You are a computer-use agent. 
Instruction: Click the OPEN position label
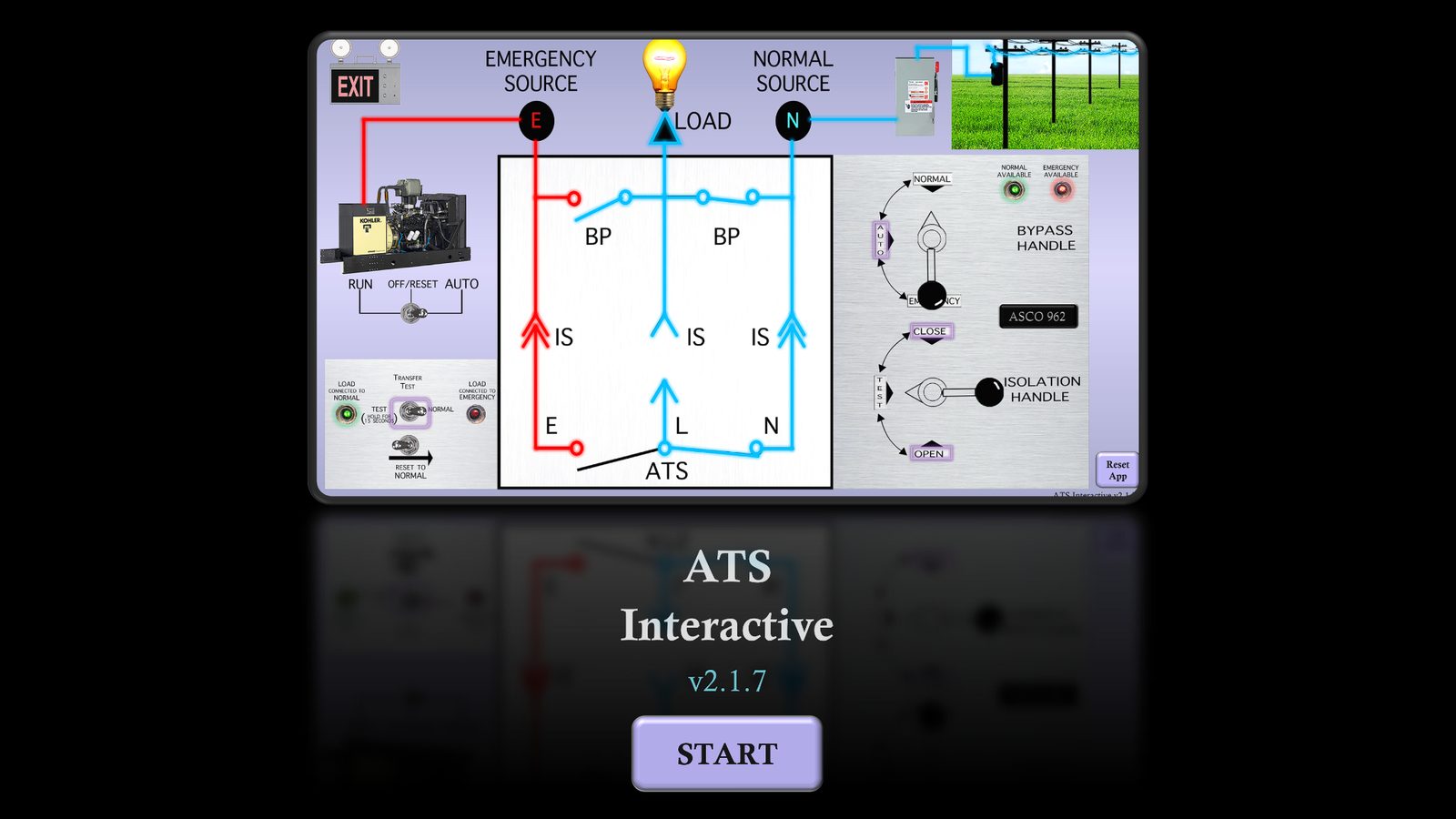(929, 452)
